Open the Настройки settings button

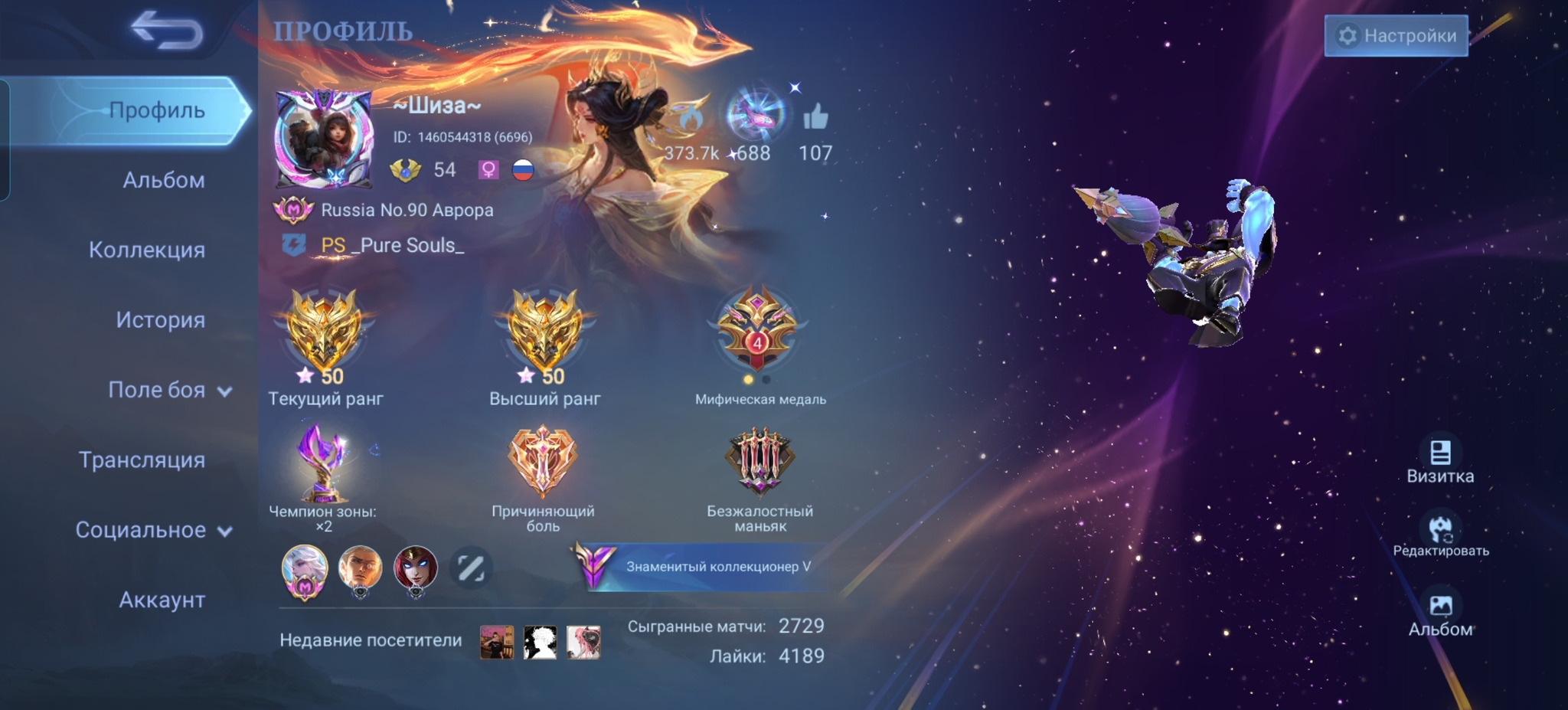[1396, 36]
